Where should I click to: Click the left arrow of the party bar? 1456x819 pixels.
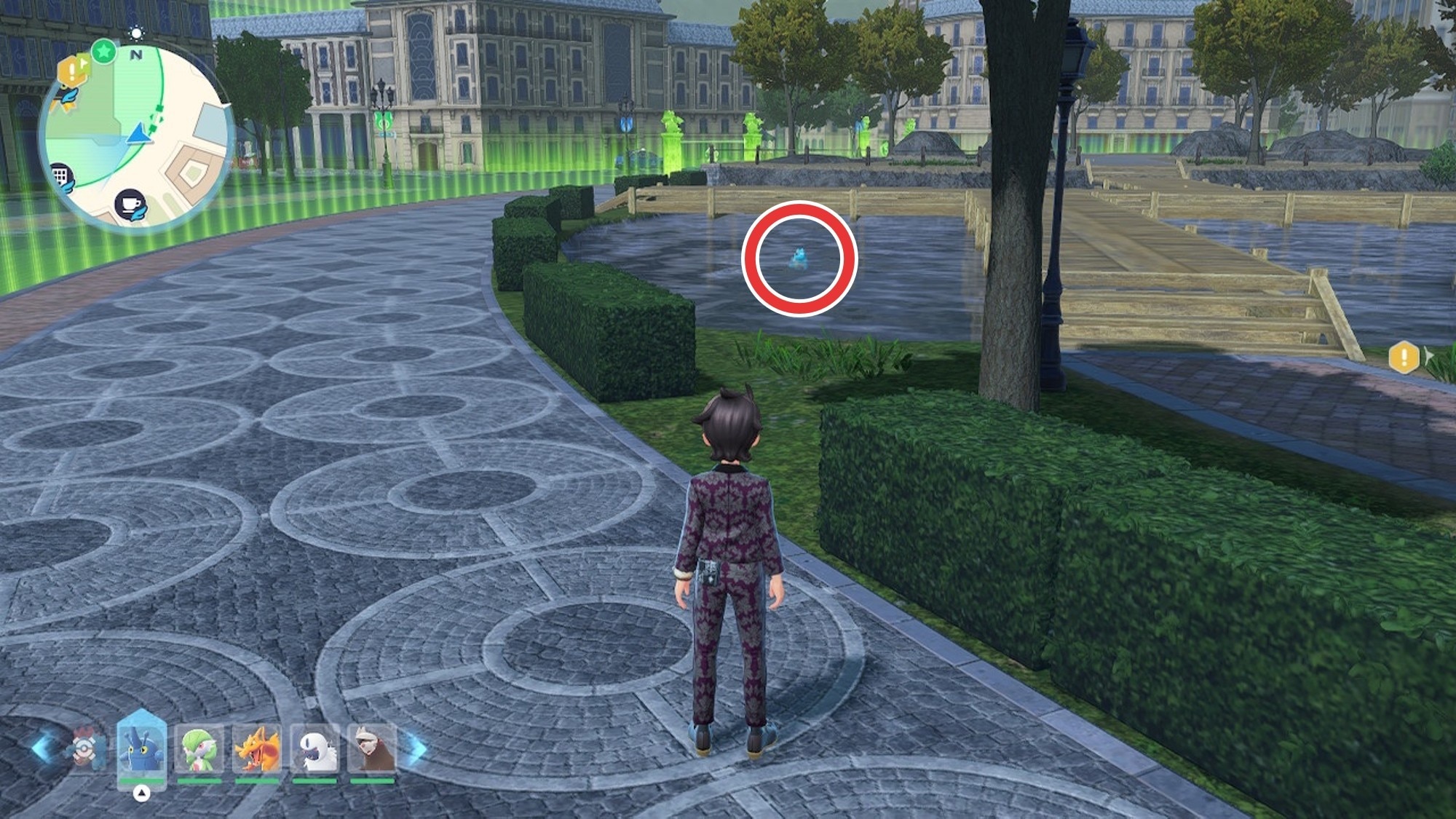click(42, 748)
